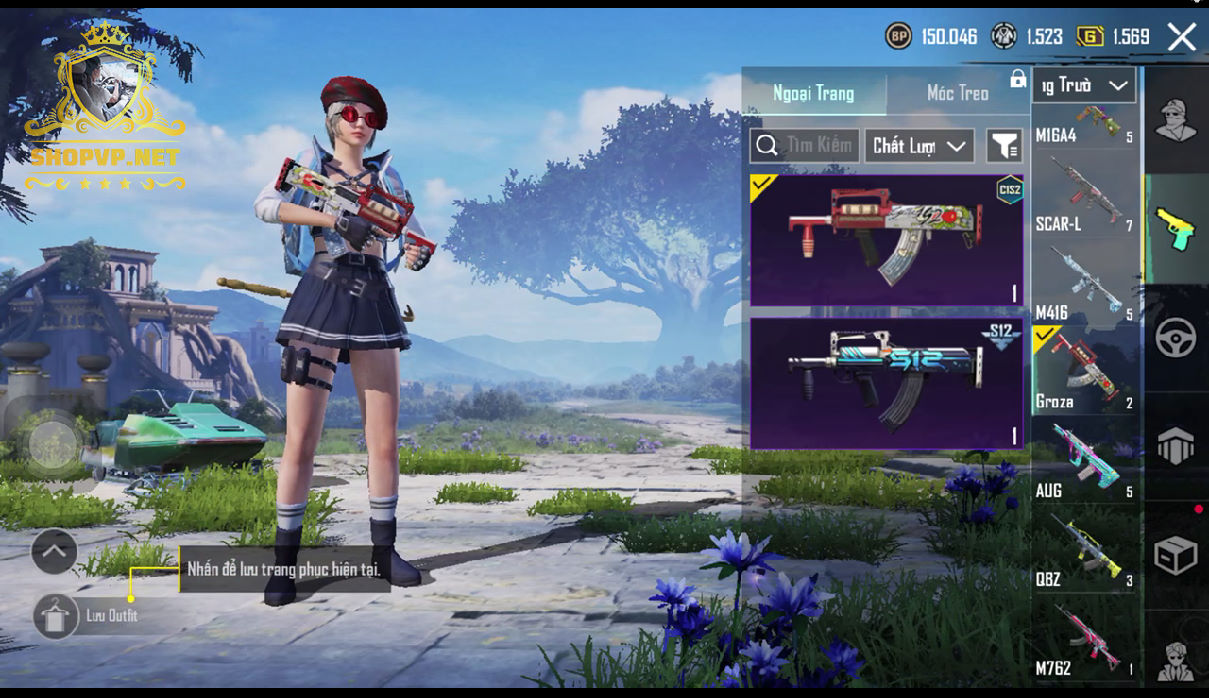Viewport: 1209px width, 698px height.
Task: Open the QBZ weapon entry
Action: 1084,551
